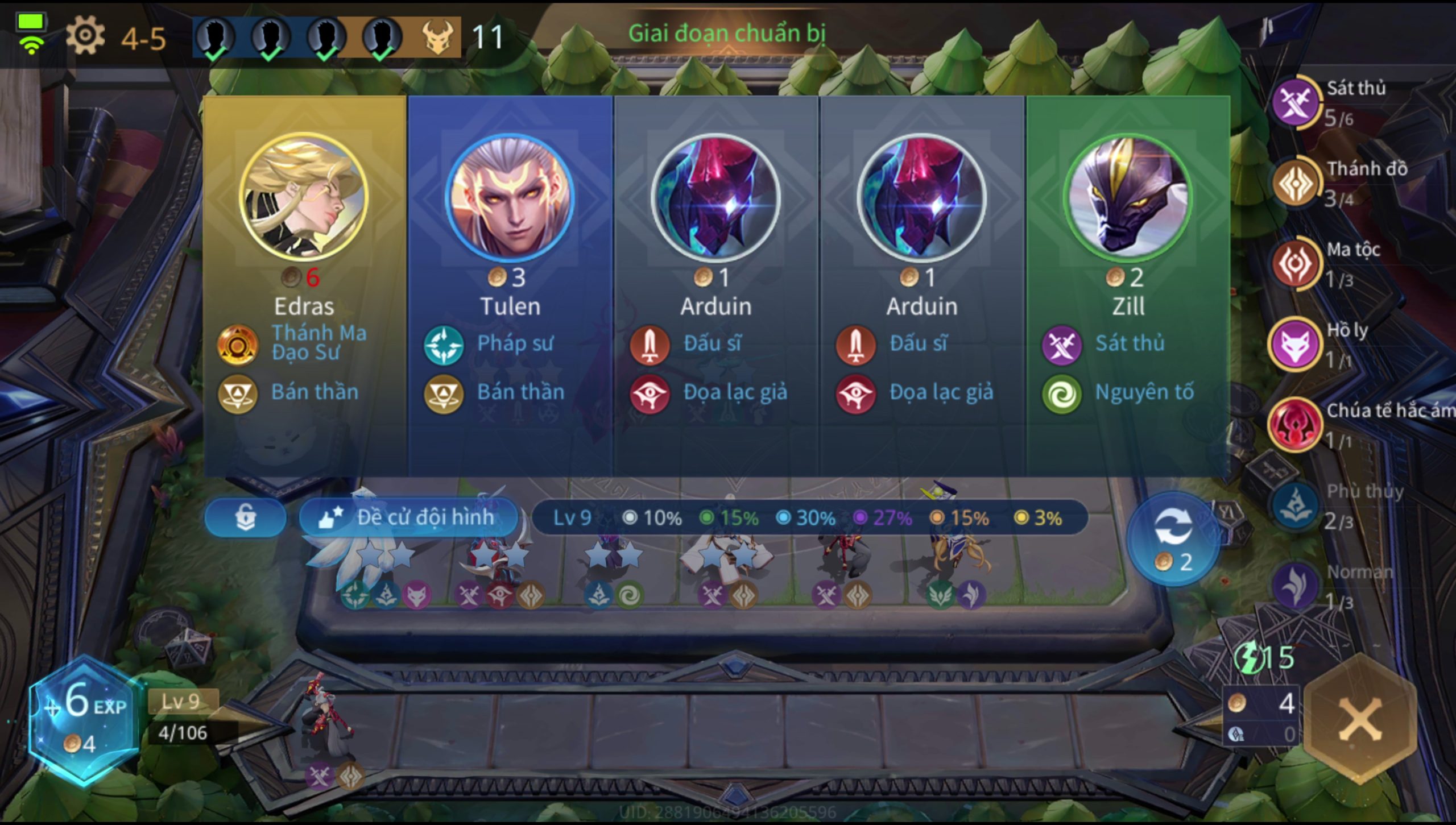Image resolution: width=1456 pixels, height=825 pixels.
Task: Close the hero shop panel
Action: point(1360,720)
